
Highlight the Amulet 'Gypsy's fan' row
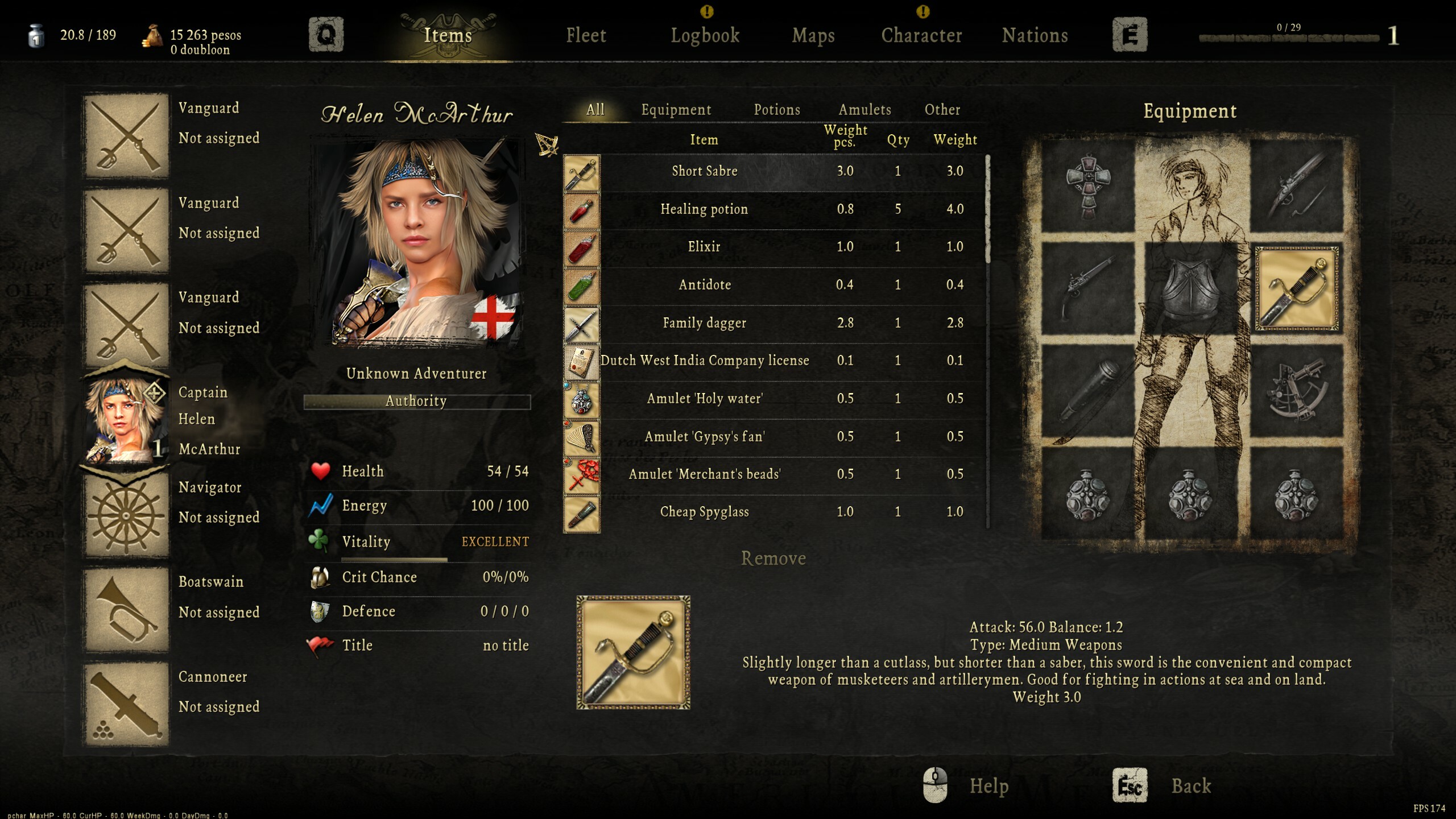[x=704, y=437]
